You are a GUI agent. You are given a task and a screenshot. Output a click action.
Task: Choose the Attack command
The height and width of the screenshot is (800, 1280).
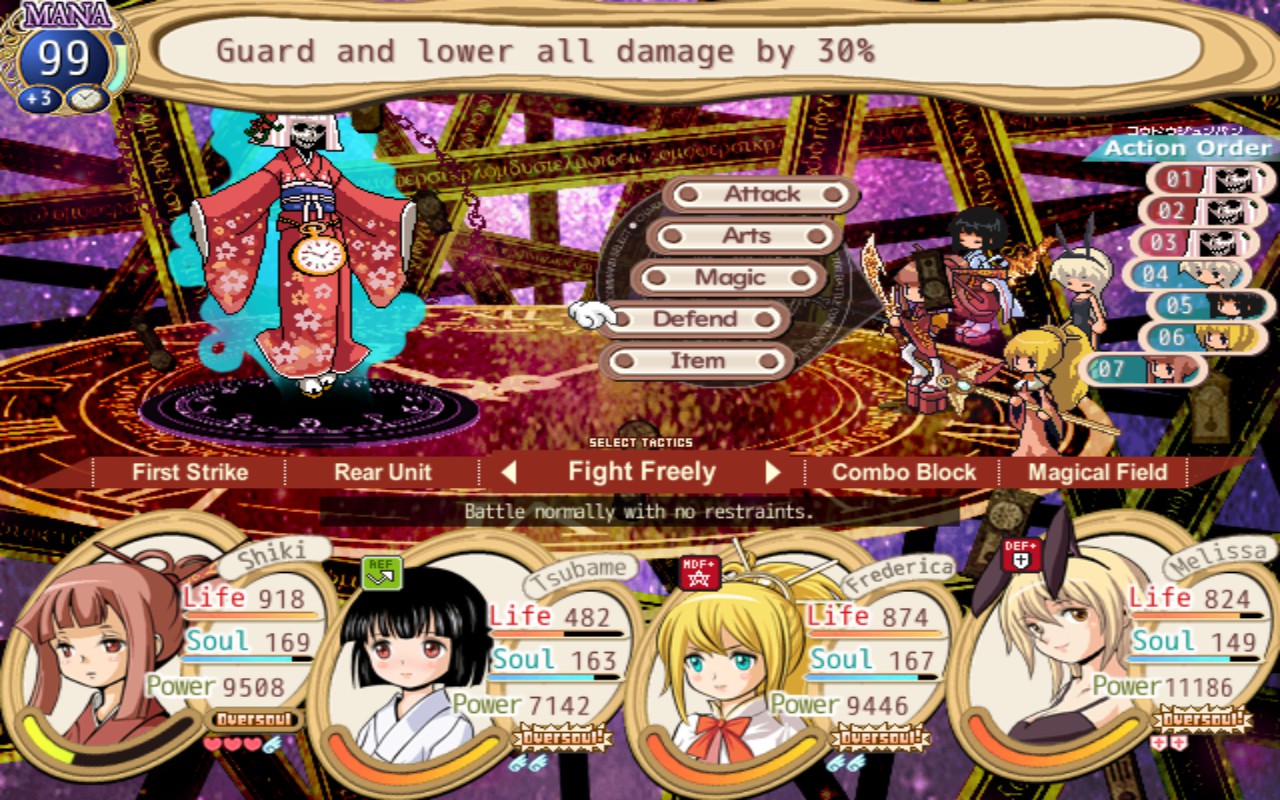761,194
